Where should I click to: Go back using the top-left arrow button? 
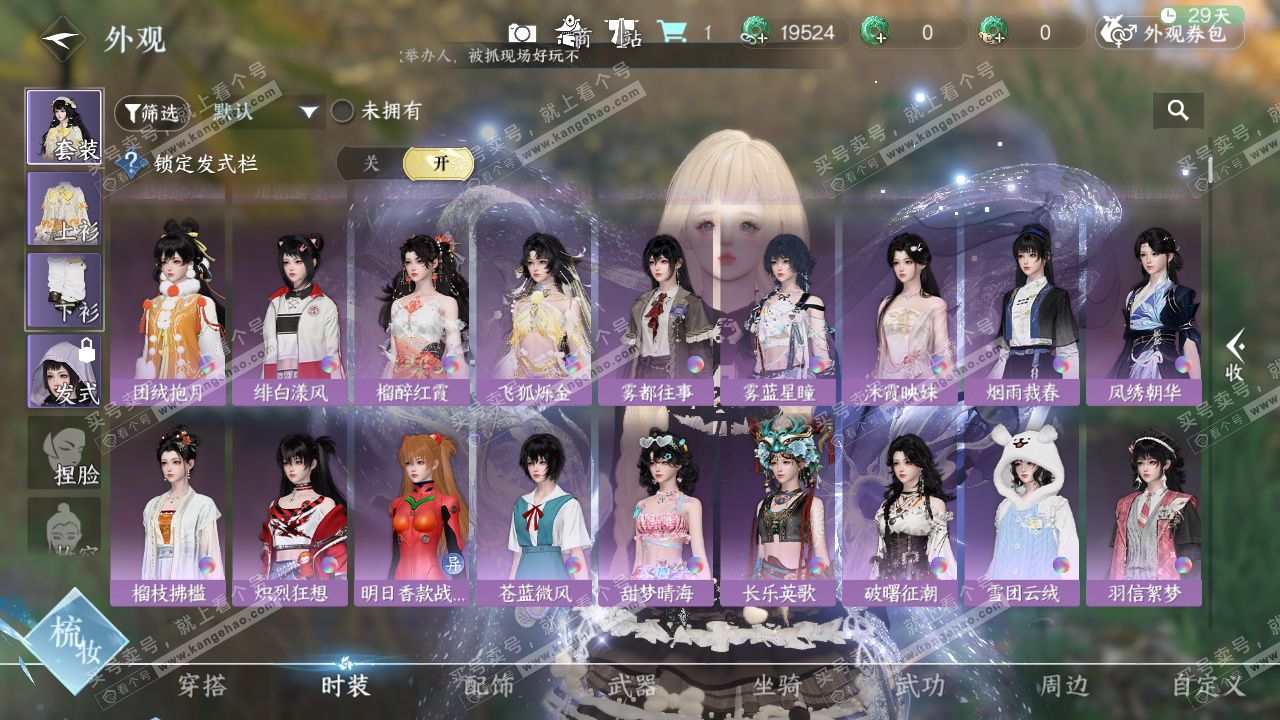(62, 39)
